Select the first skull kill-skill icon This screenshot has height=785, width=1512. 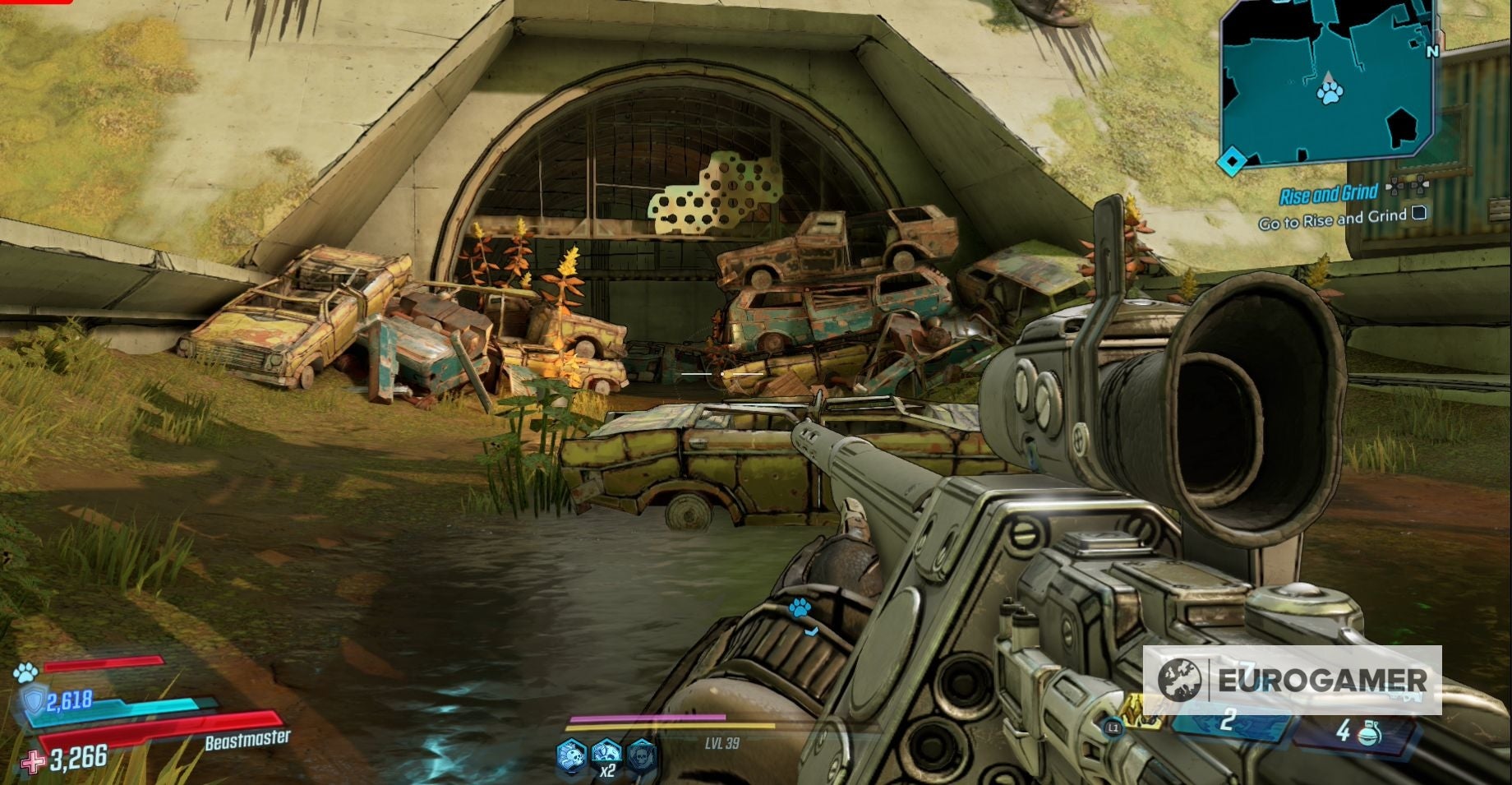570,755
